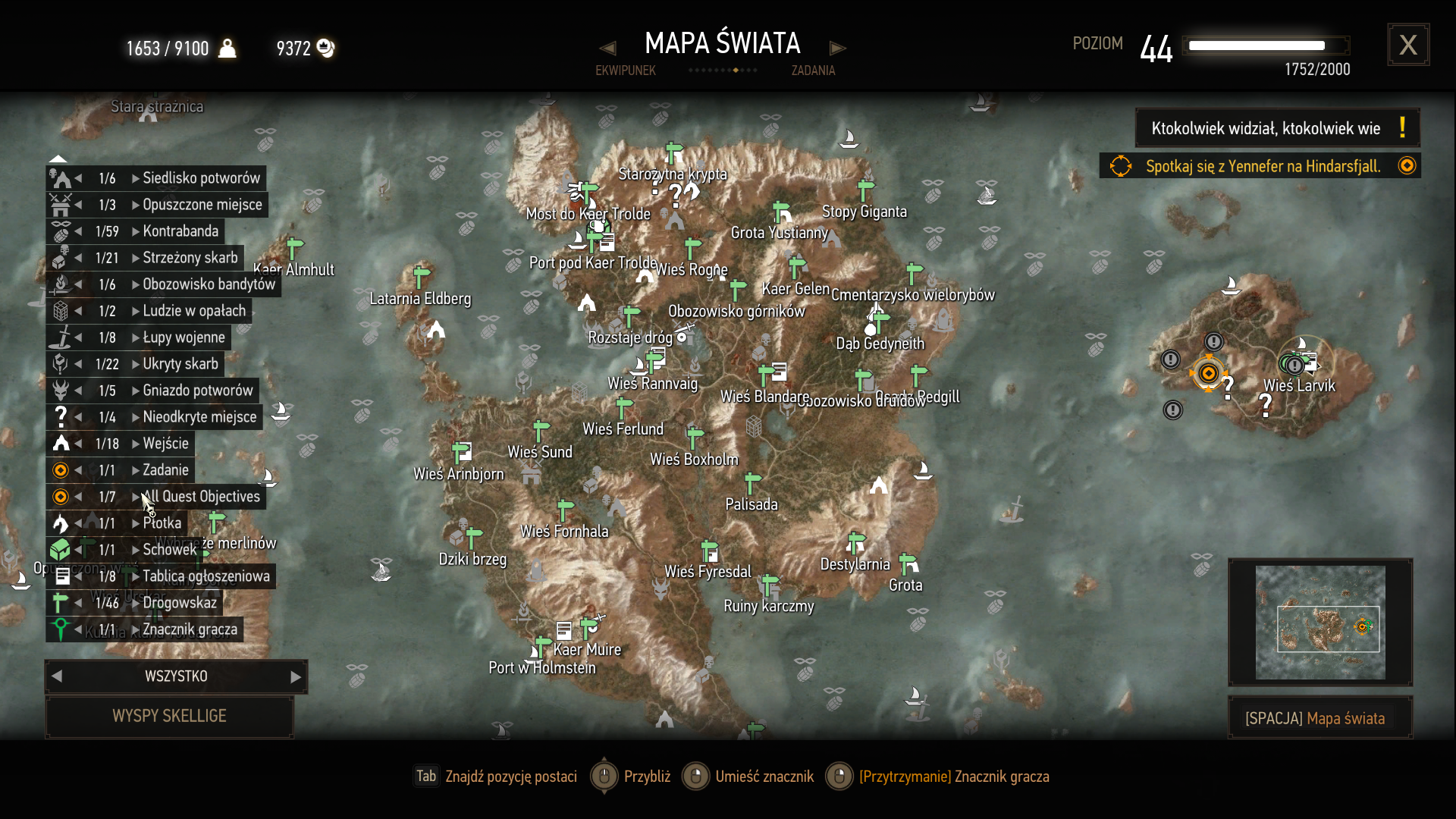Select the Tablica ogłoszeniowa legend row
Viewport: 1456px width, 819px height.
(x=206, y=576)
